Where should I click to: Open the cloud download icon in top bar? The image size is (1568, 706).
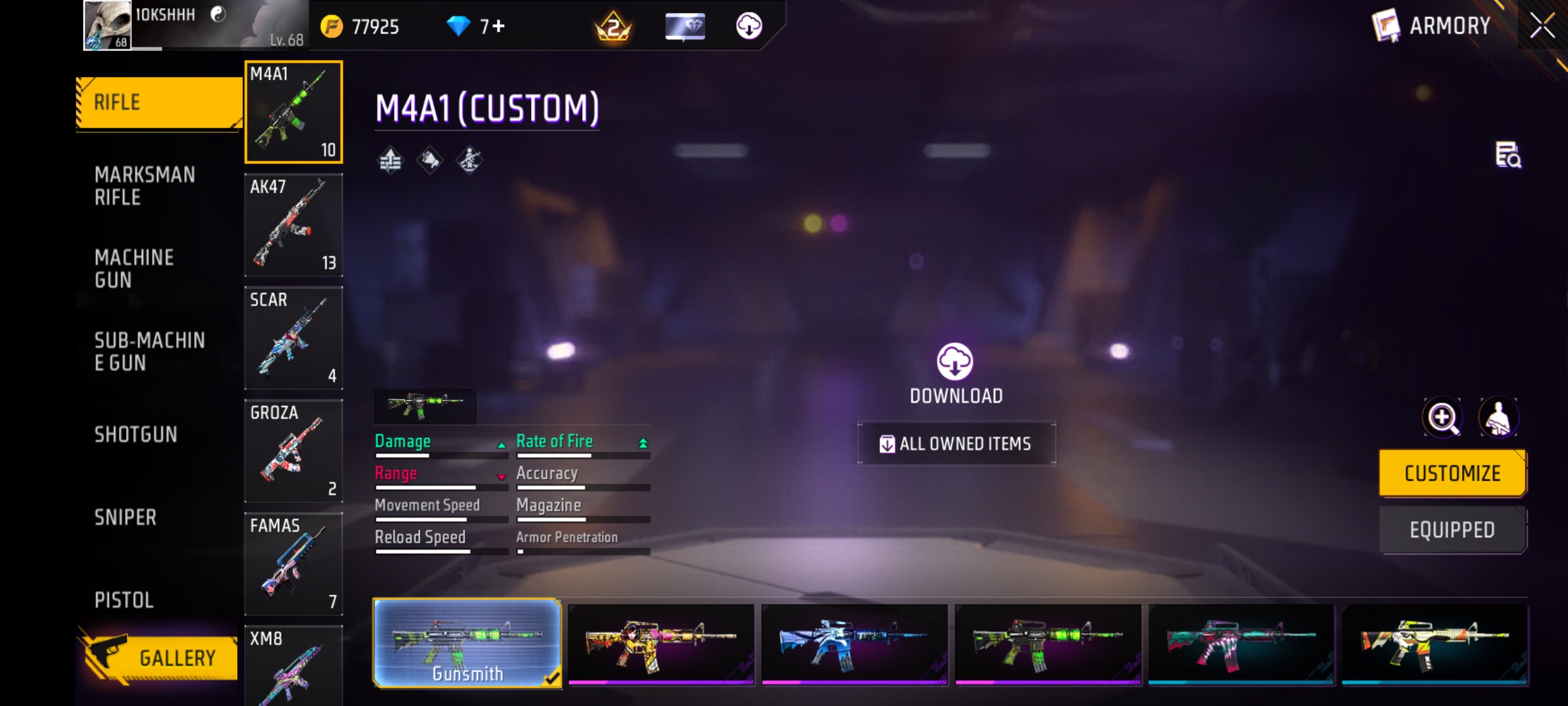pyautogui.click(x=749, y=26)
